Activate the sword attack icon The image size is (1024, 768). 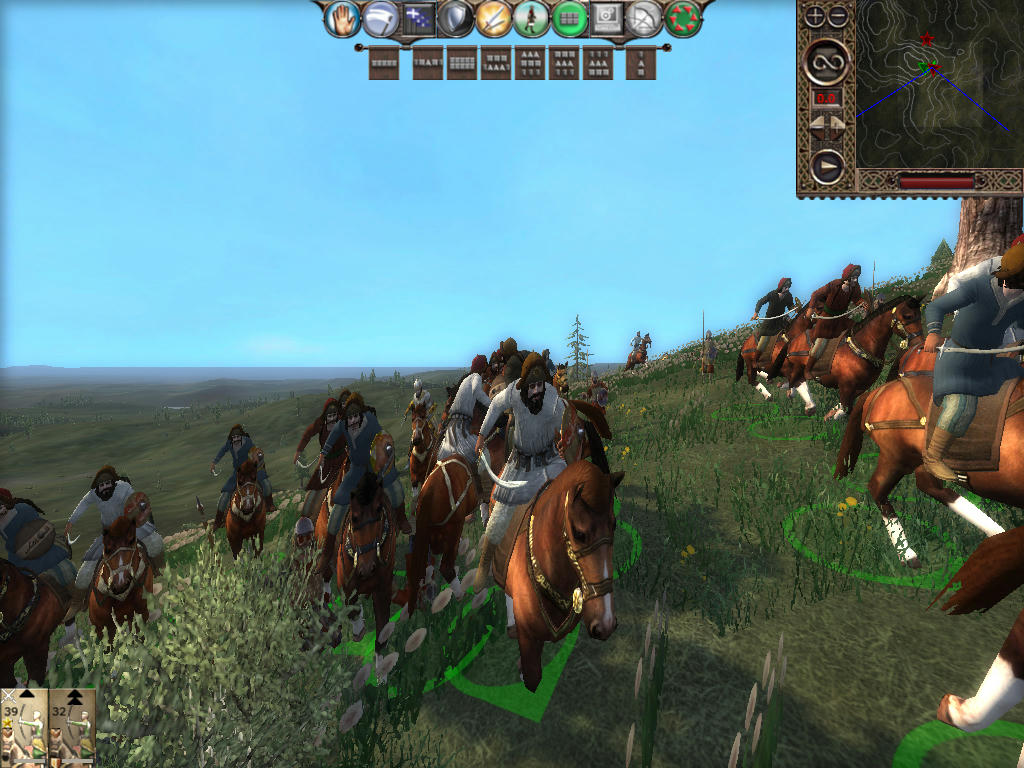click(493, 18)
